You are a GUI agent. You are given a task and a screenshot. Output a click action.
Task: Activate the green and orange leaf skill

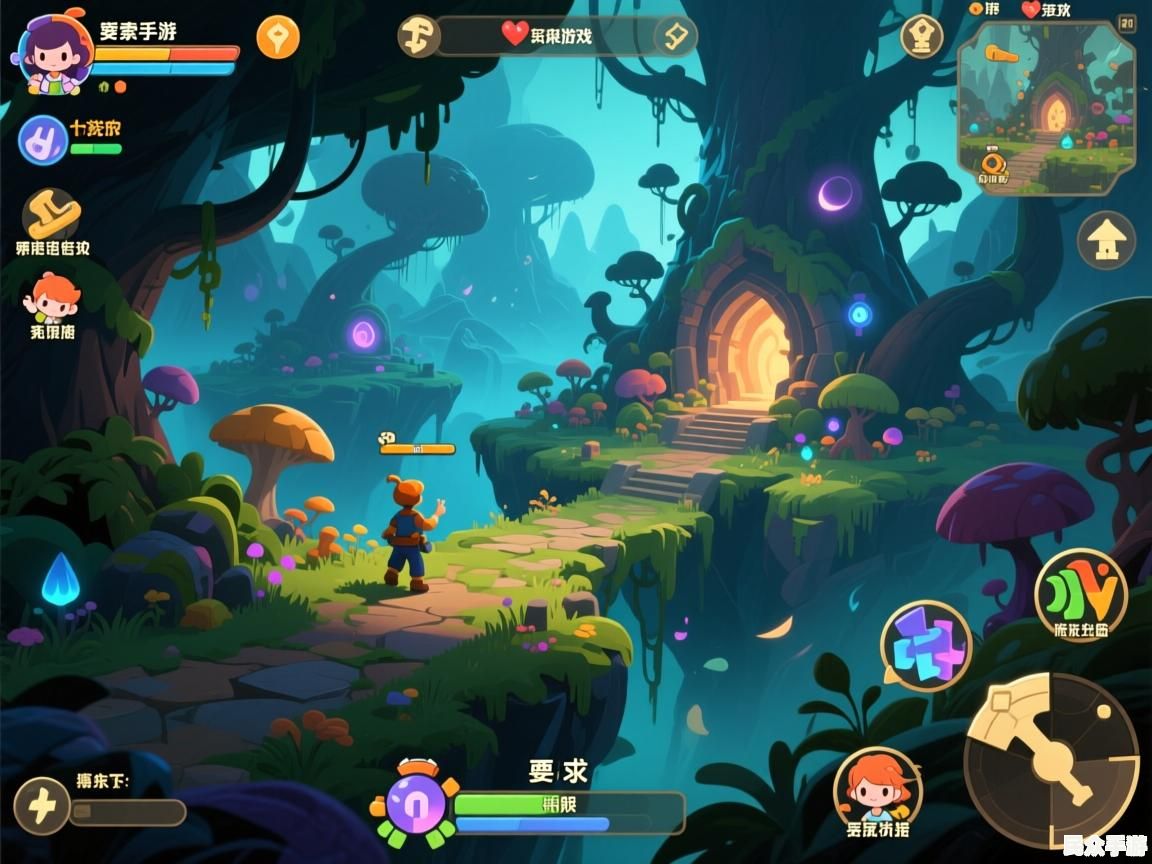point(1081,594)
